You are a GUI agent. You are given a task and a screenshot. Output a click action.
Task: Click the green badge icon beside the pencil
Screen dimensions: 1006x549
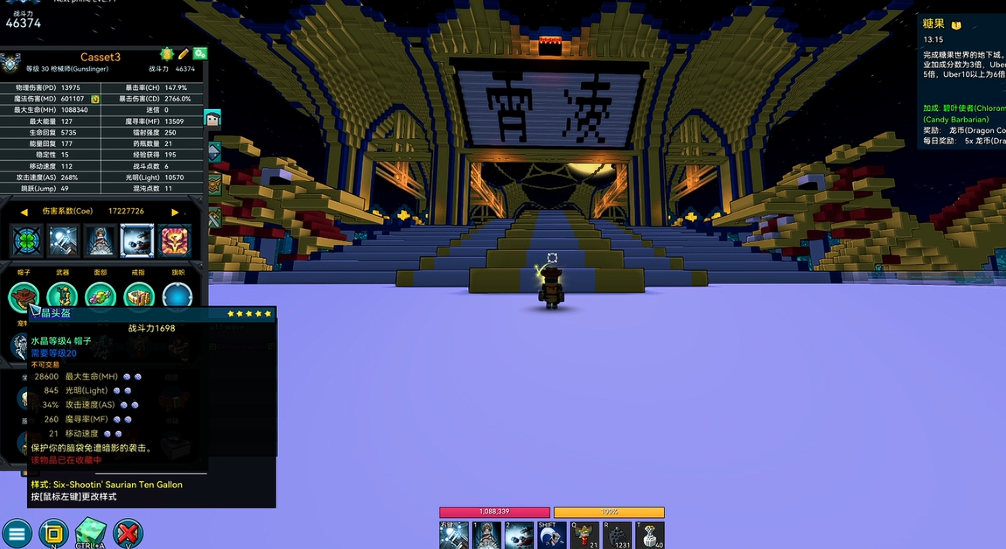coord(166,54)
